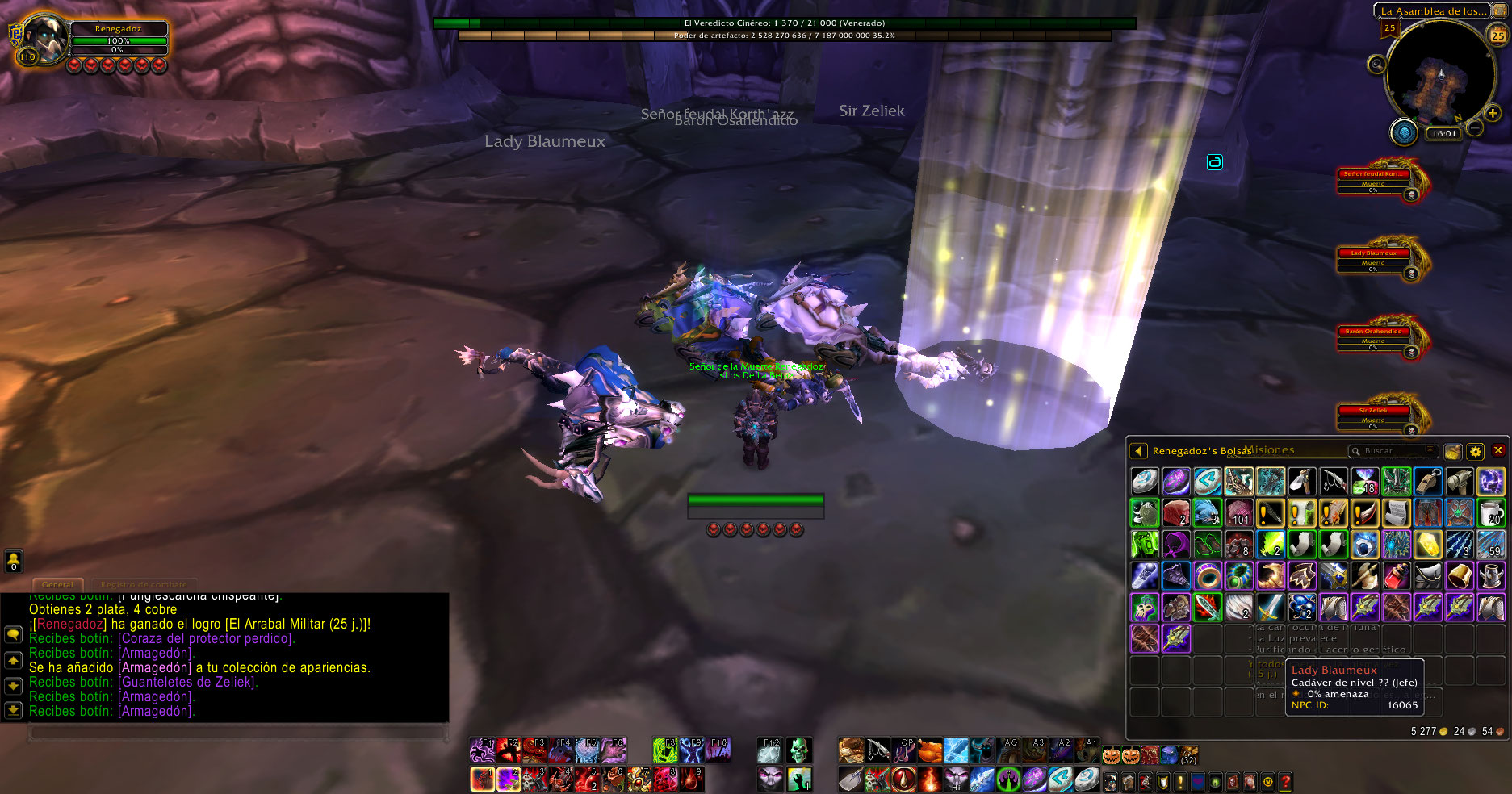Activate the green skull ability icon
The height and width of the screenshot is (794, 1512).
[x=798, y=750]
